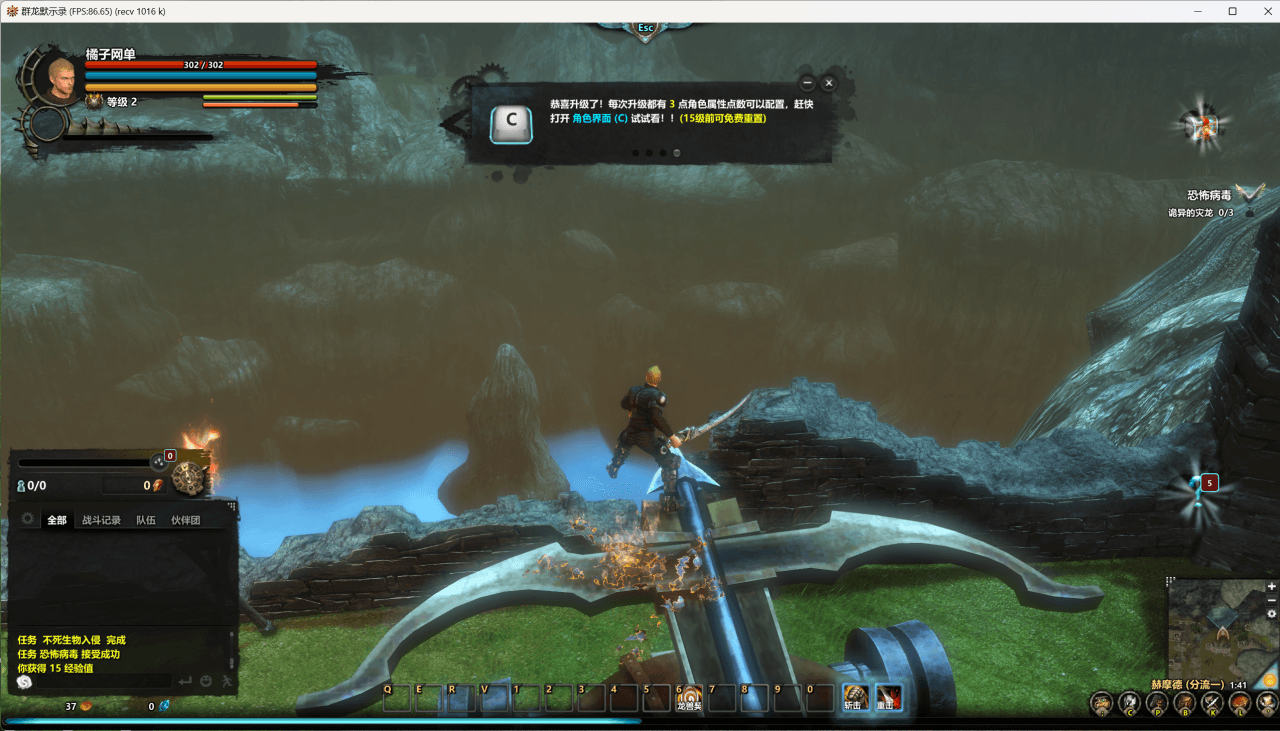Use the 斩击 slash attack skill

(x=854, y=696)
